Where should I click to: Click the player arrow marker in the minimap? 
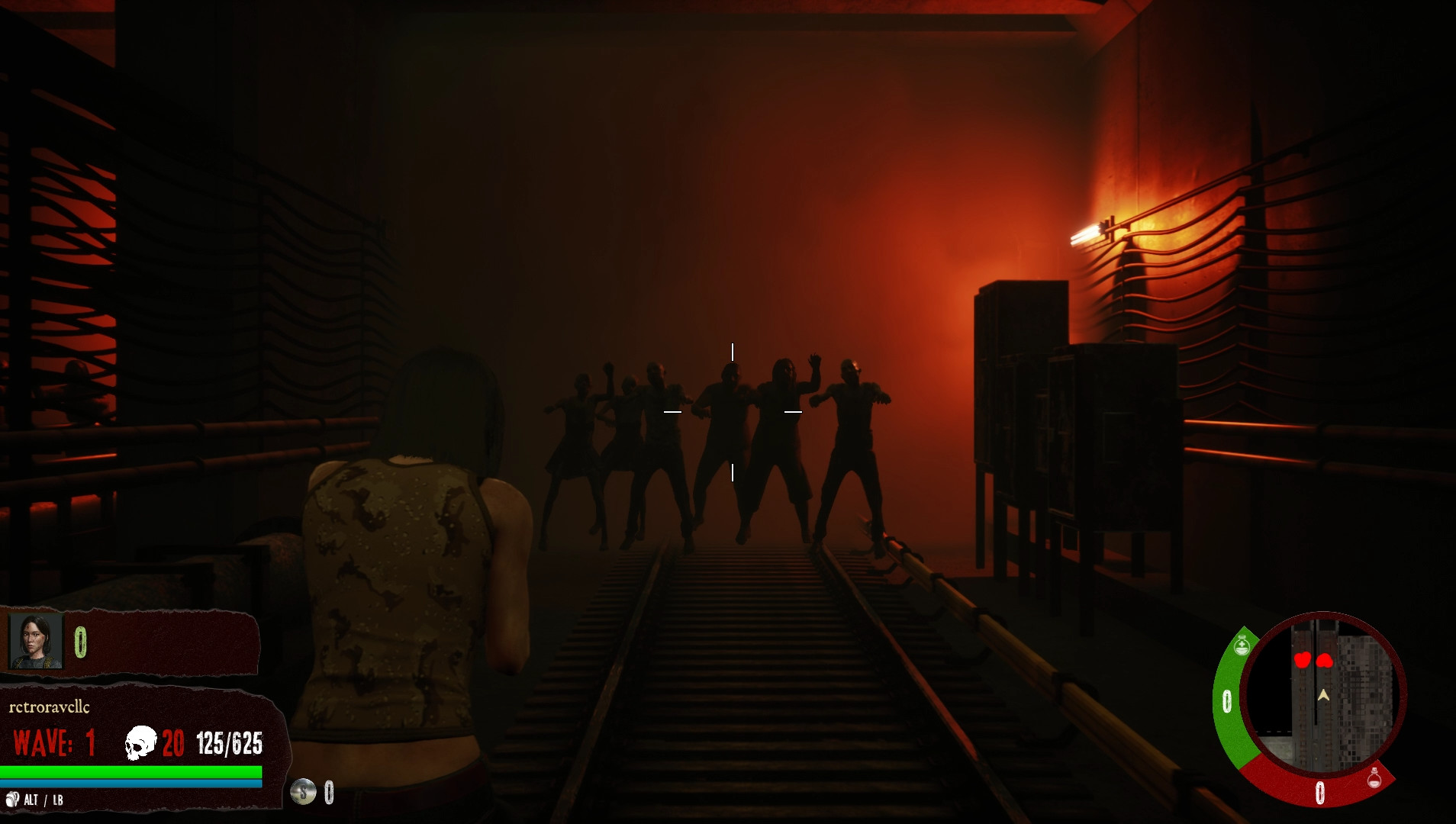(1323, 694)
